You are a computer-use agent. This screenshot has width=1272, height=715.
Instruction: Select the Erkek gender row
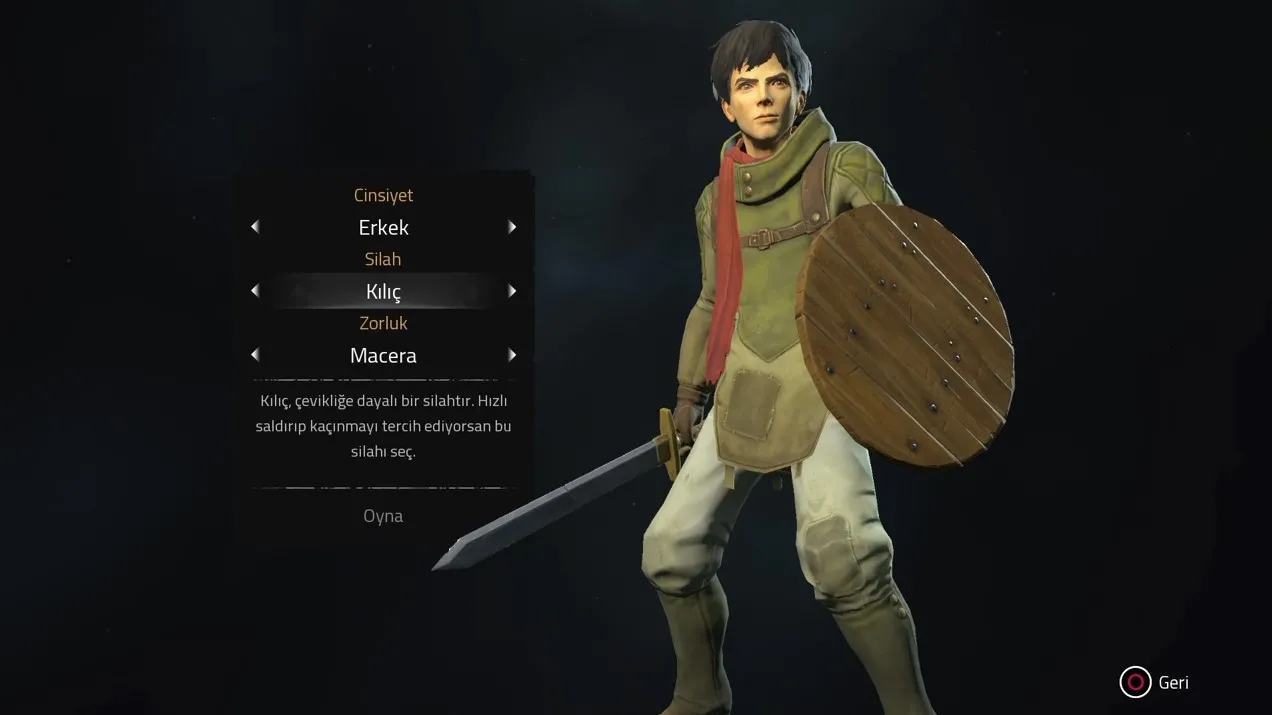[383, 227]
